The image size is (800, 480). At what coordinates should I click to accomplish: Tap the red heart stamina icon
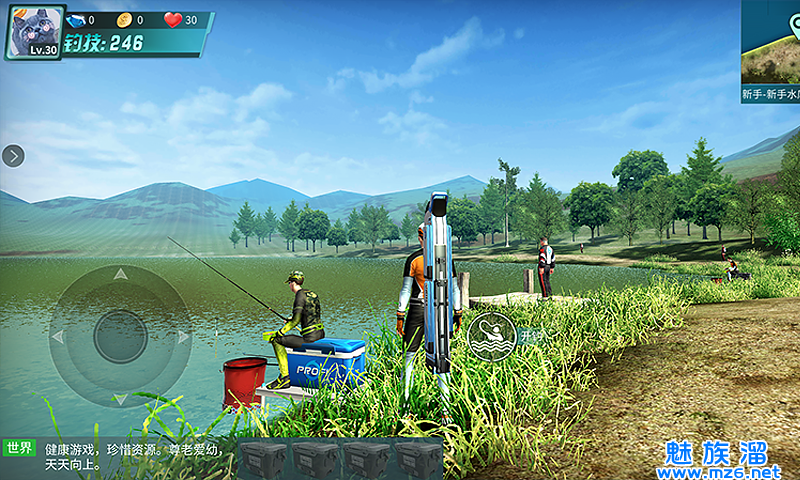[173, 19]
